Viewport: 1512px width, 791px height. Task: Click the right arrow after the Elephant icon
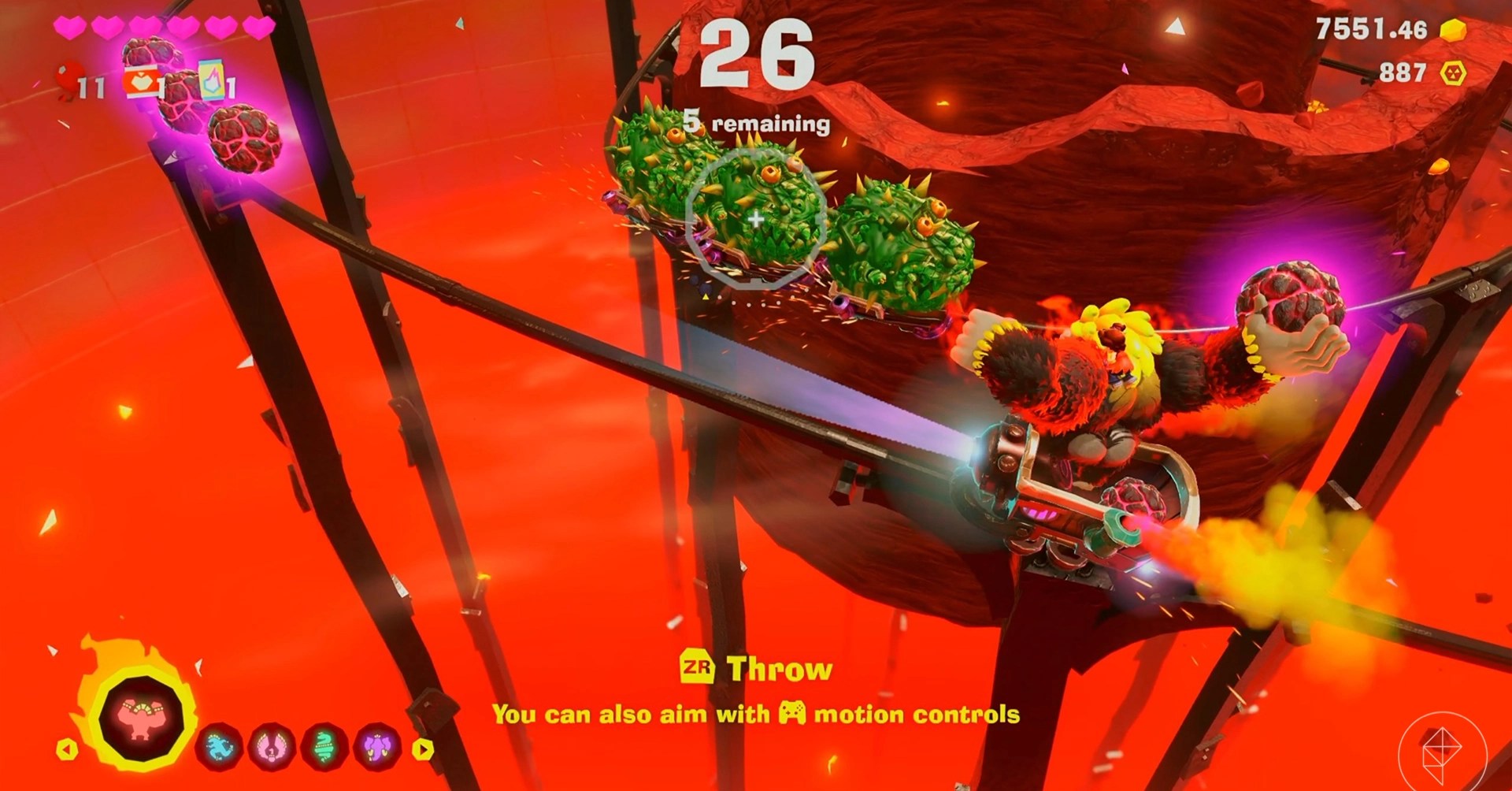423,748
